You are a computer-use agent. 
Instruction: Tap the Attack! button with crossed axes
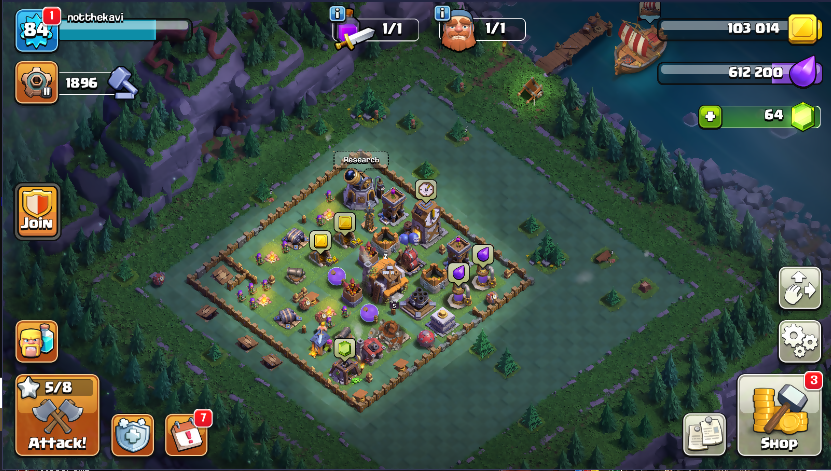tap(57, 415)
